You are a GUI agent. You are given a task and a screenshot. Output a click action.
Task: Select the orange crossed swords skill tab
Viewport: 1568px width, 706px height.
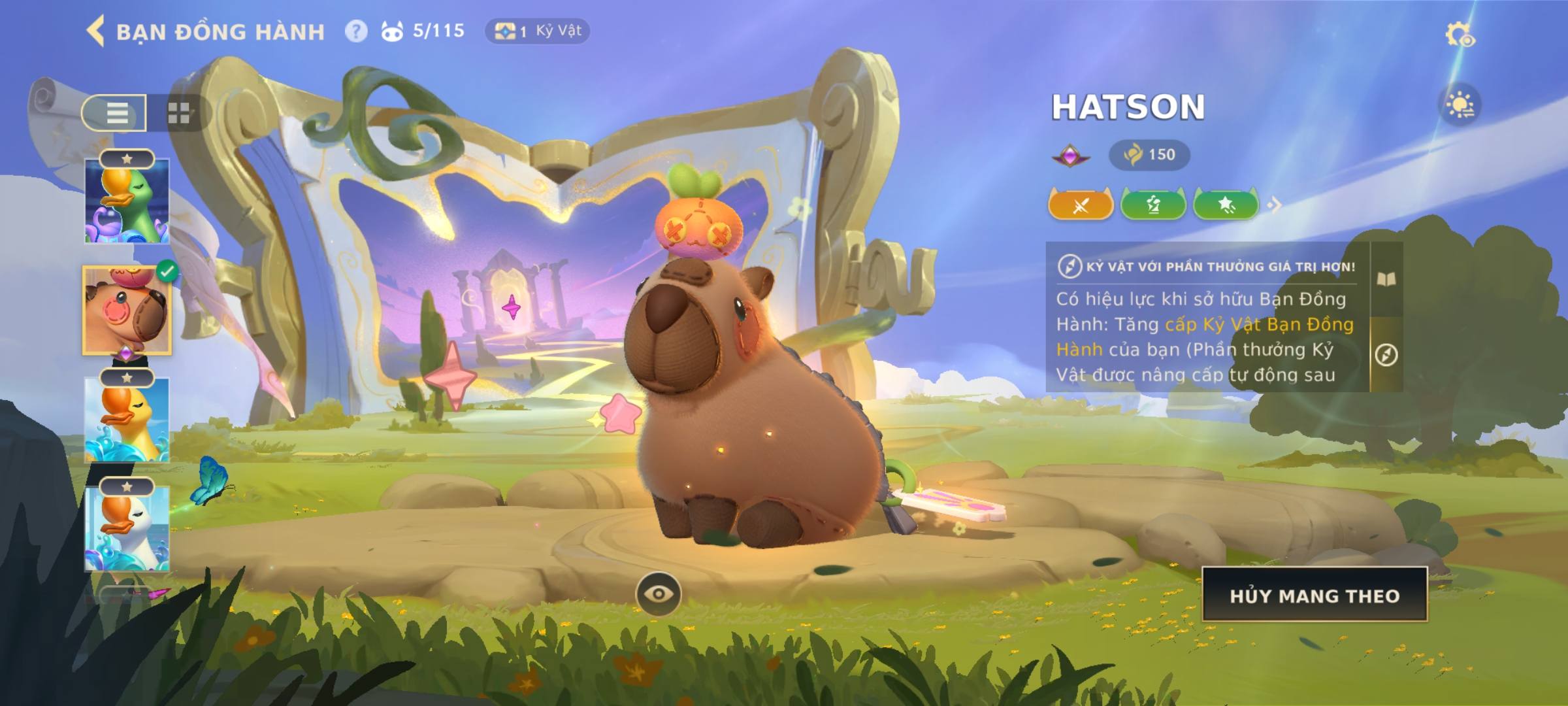(x=1081, y=205)
